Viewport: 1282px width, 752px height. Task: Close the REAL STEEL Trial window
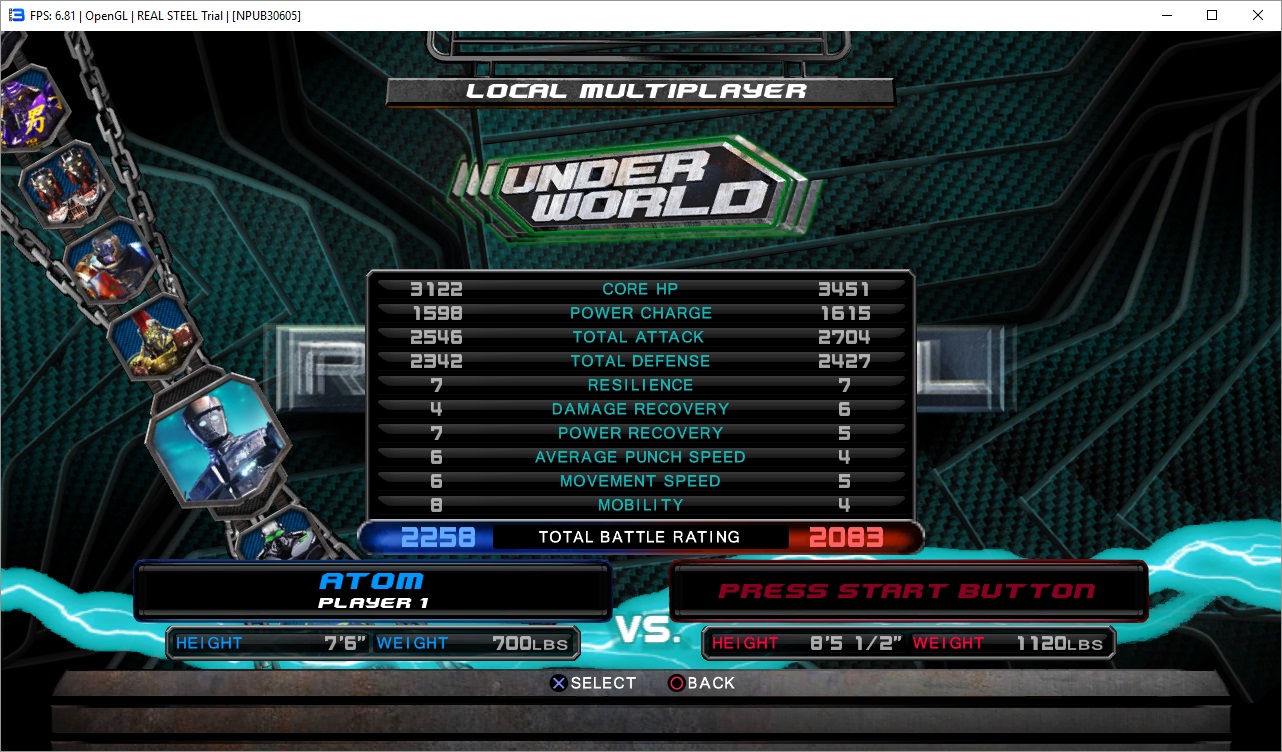1258,15
